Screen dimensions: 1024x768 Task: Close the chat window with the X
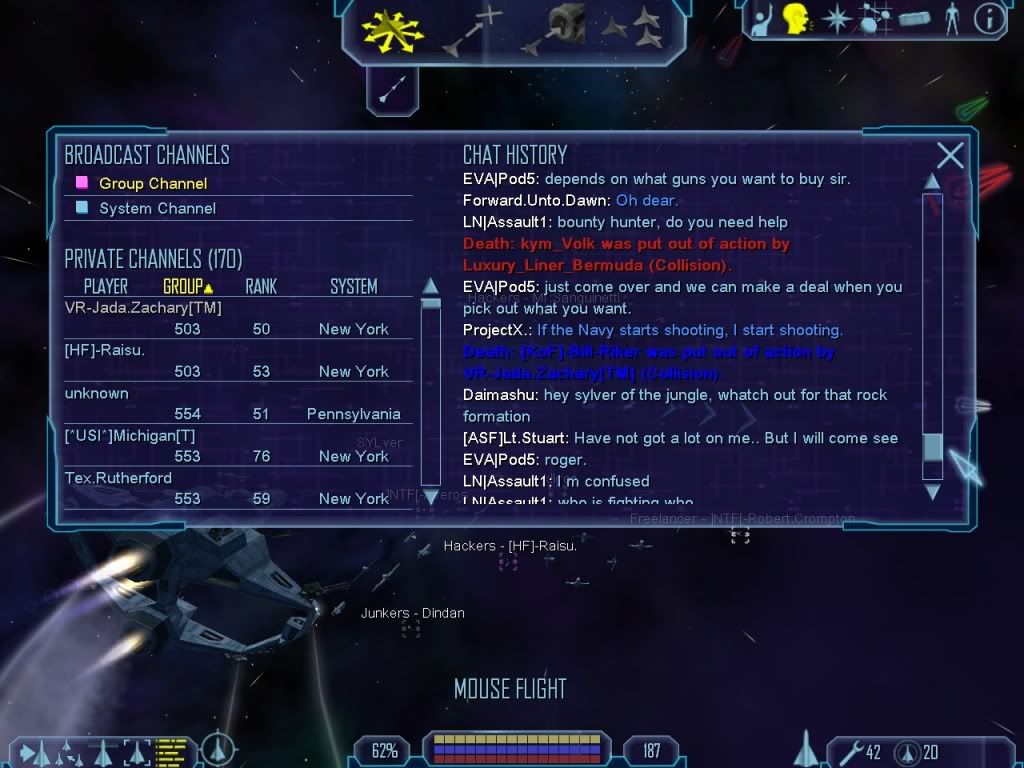(950, 155)
